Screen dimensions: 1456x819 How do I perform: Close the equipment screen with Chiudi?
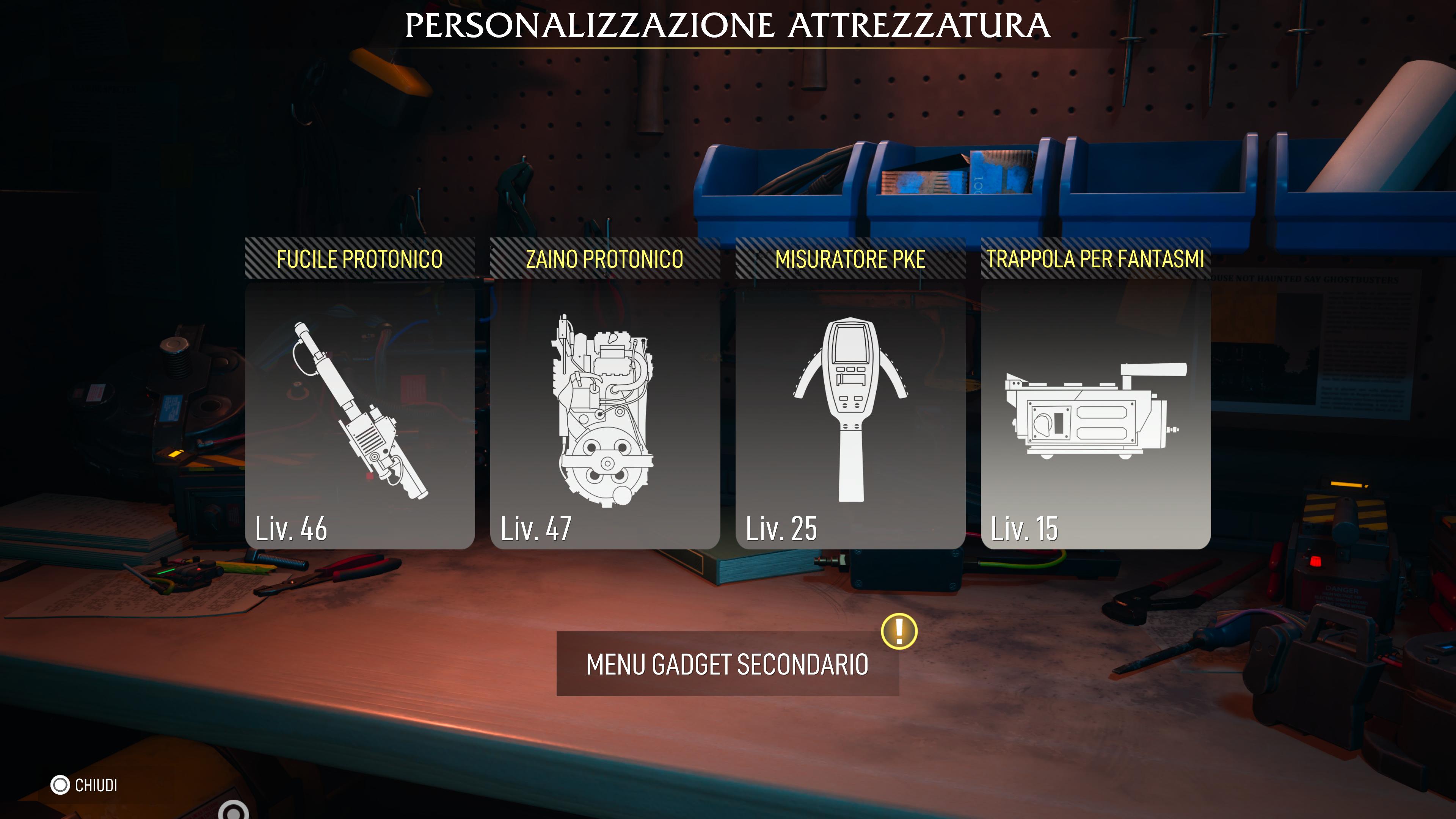[x=85, y=785]
